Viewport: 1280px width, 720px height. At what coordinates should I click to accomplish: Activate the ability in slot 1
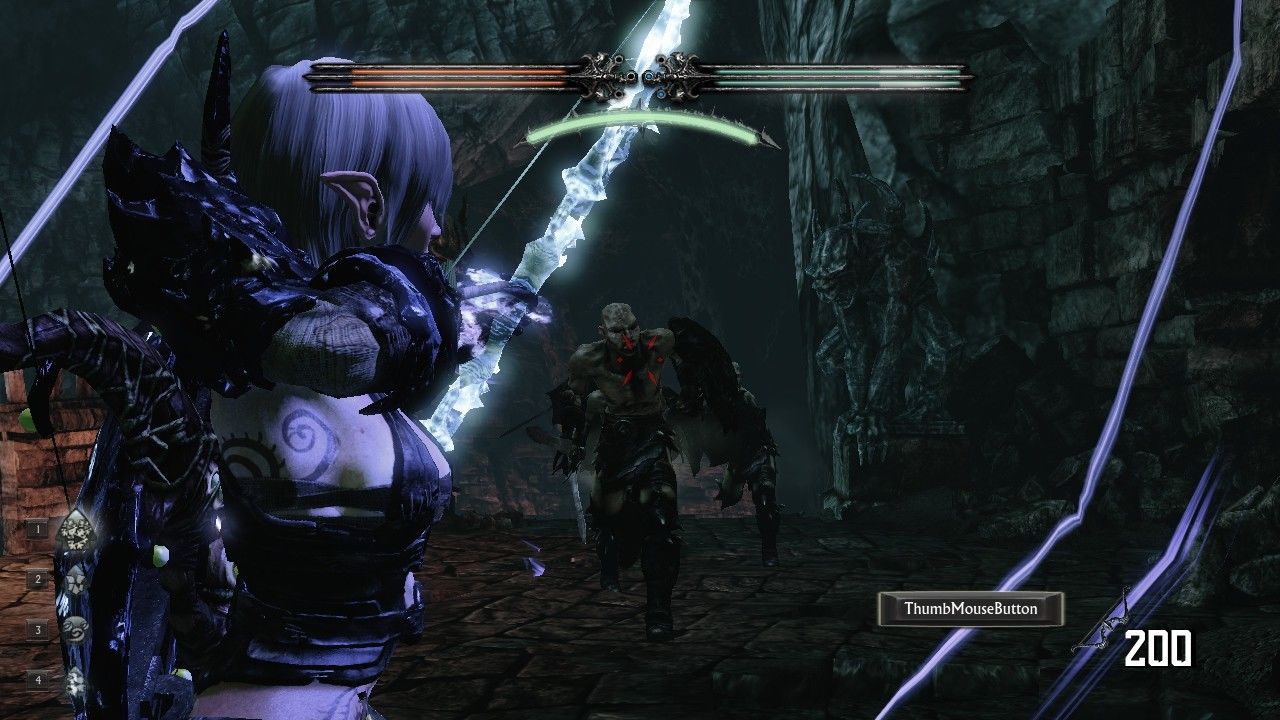point(75,531)
